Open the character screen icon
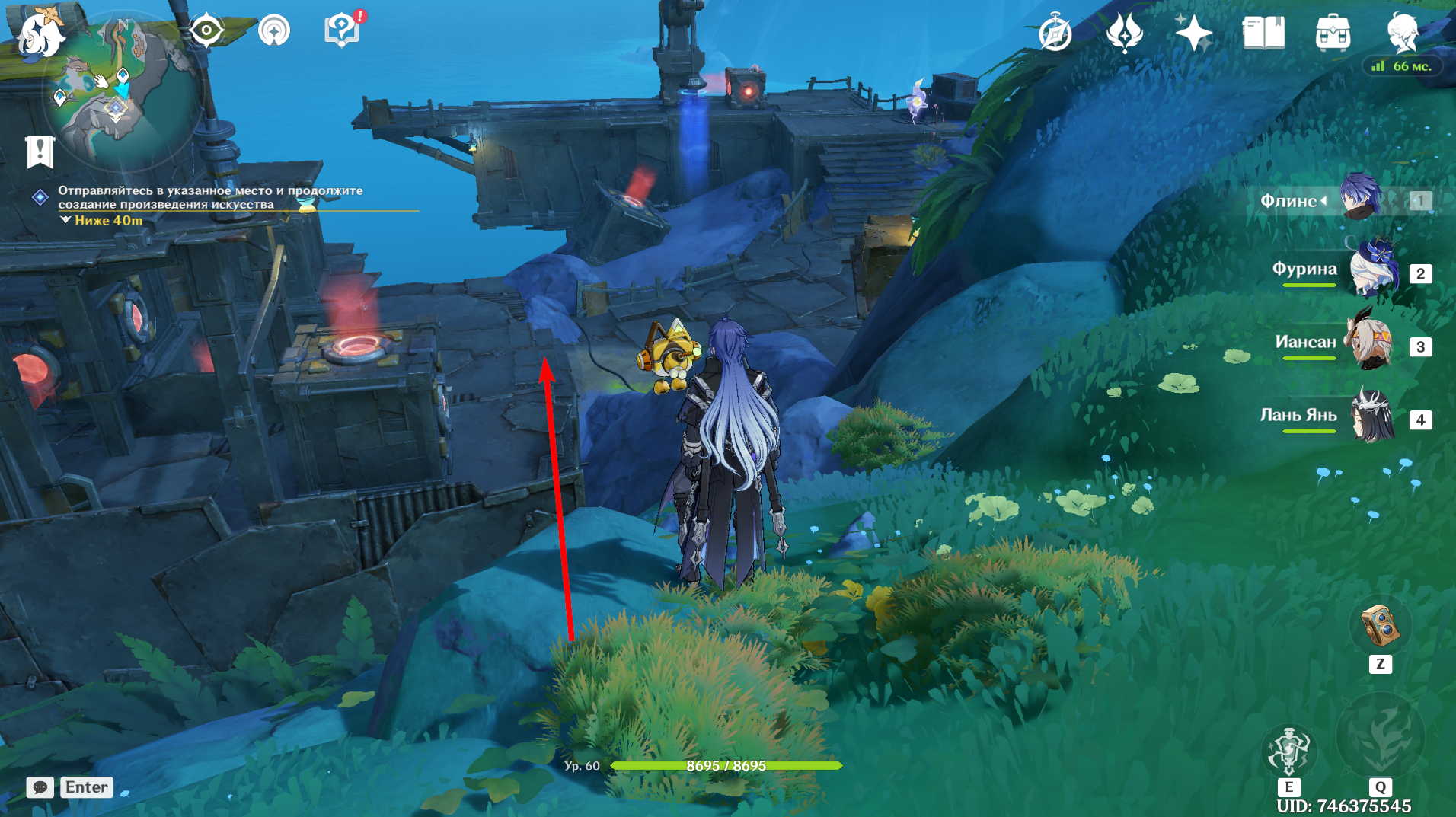The width and height of the screenshot is (1456, 817). pos(1402,32)
